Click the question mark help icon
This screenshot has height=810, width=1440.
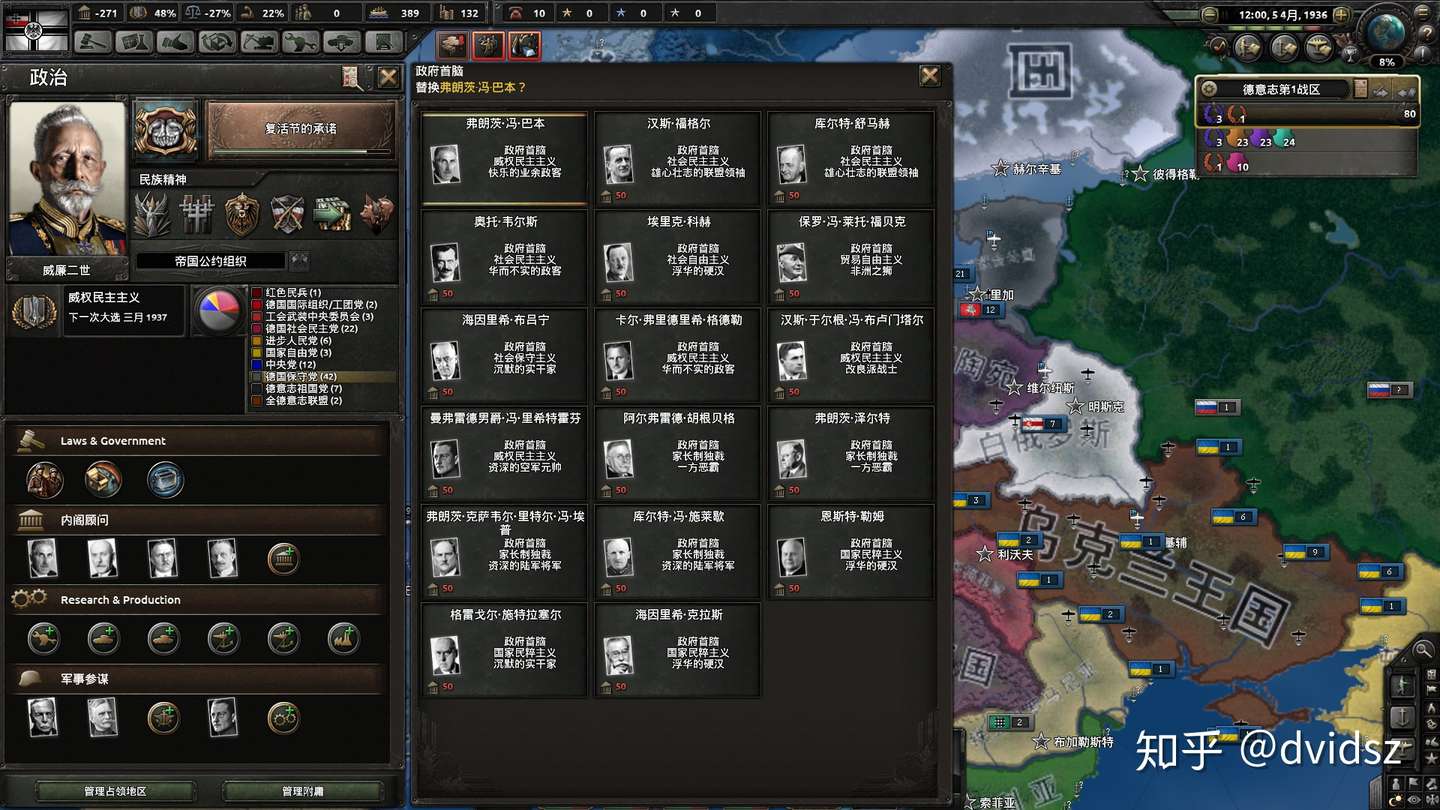point(1428,33)
